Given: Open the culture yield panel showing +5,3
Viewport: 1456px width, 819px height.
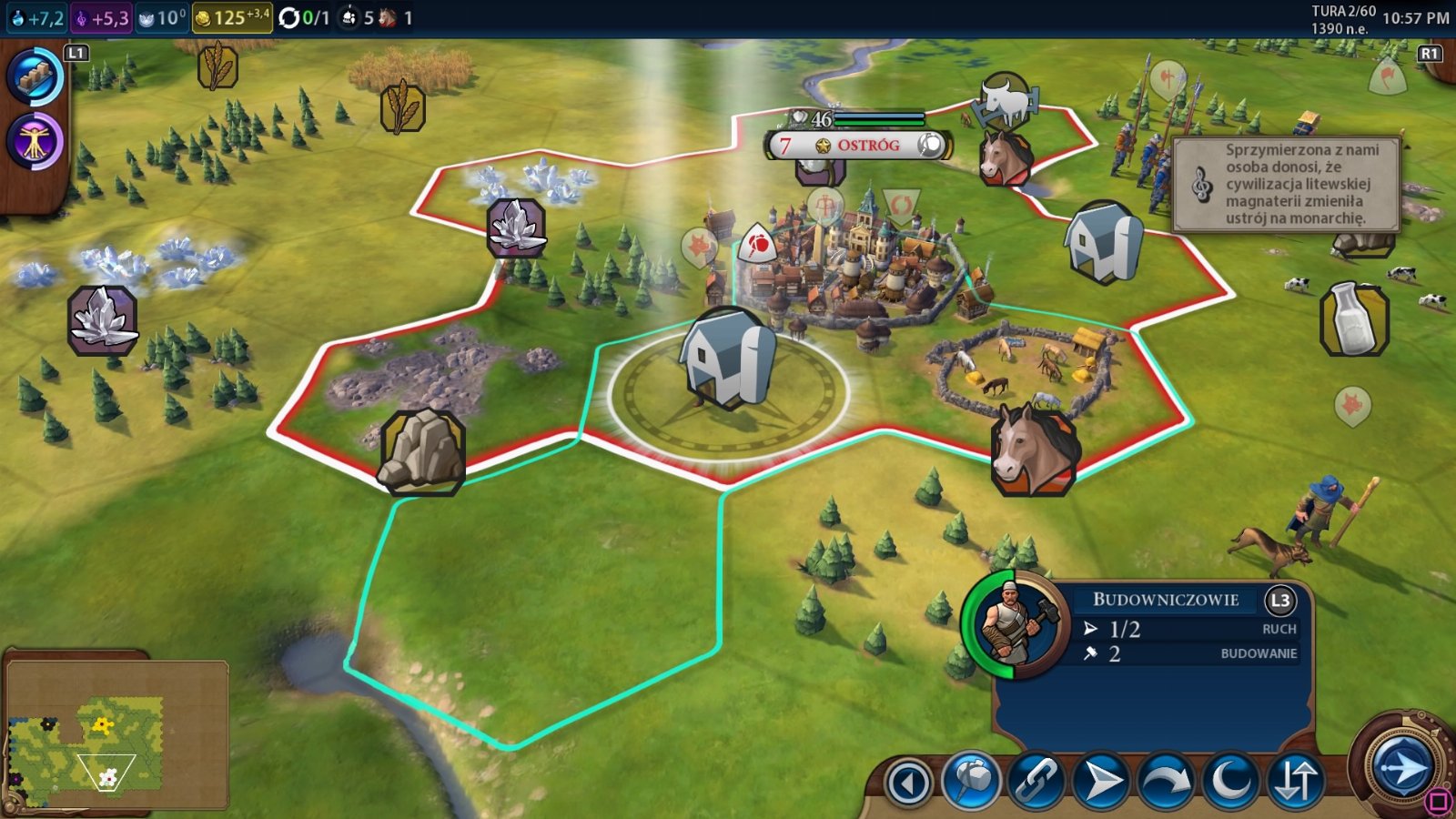Looking at the screenshot, I should click(x=102, y=17).
